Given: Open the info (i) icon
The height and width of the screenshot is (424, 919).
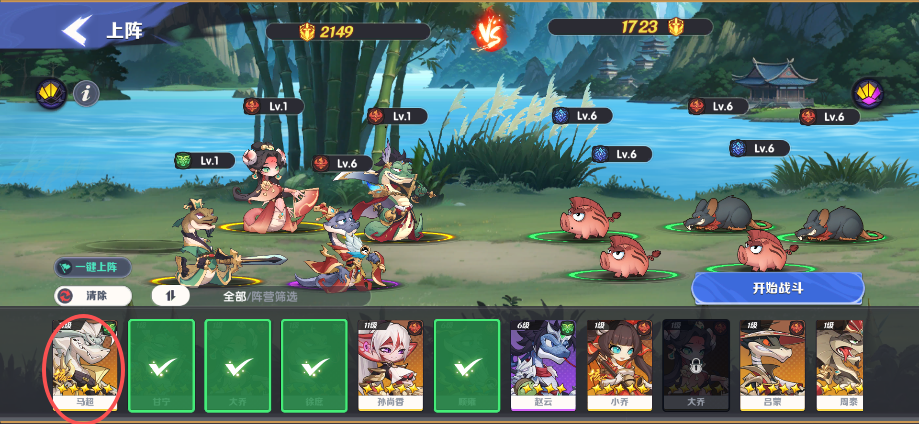Looking at the screenshot, I should [87, 94].
